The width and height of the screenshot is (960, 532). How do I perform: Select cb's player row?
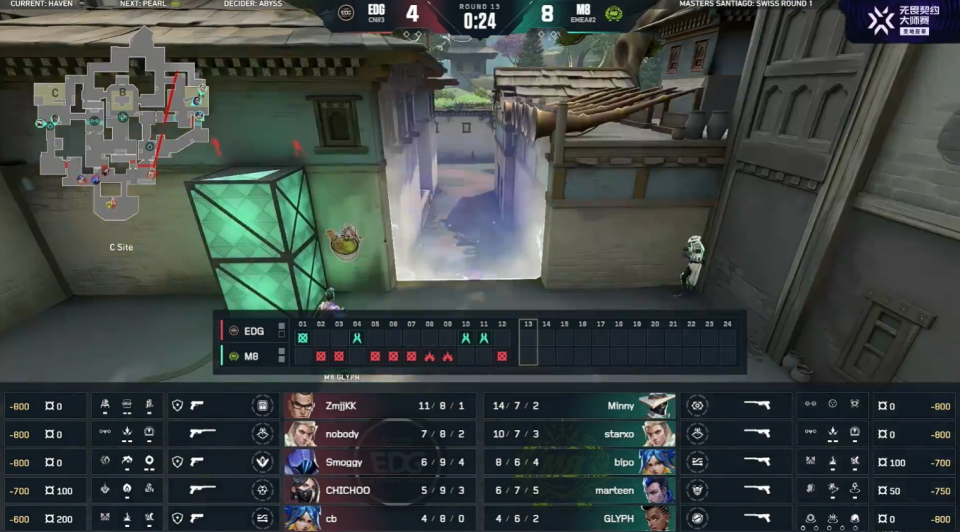pyautogui.click(x=379, y=518)
